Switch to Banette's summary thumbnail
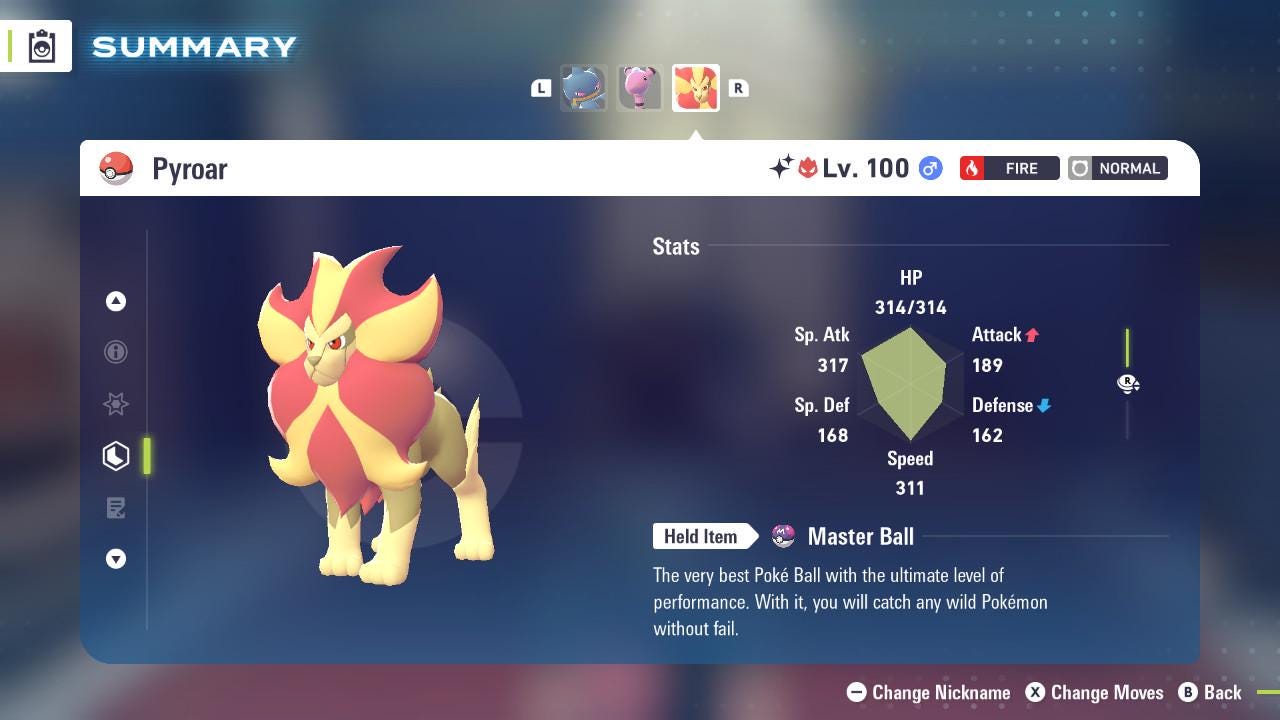1280x720 pixels. [x=584, y=87]
